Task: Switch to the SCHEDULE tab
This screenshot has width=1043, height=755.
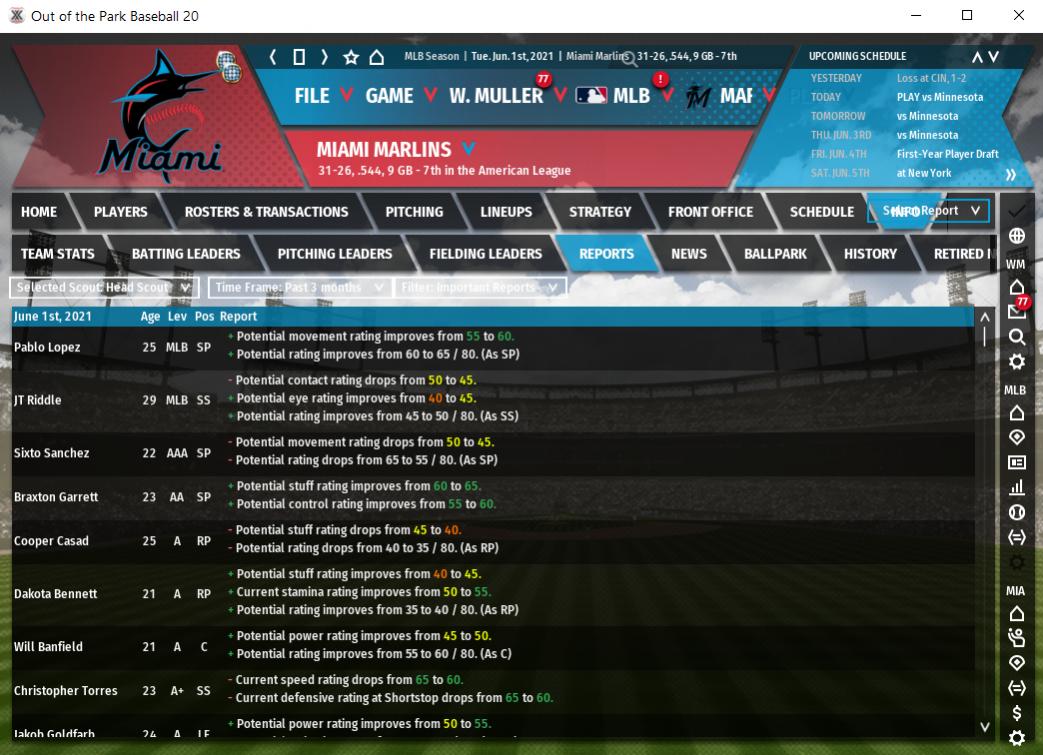Action: [x=821, y=212]
